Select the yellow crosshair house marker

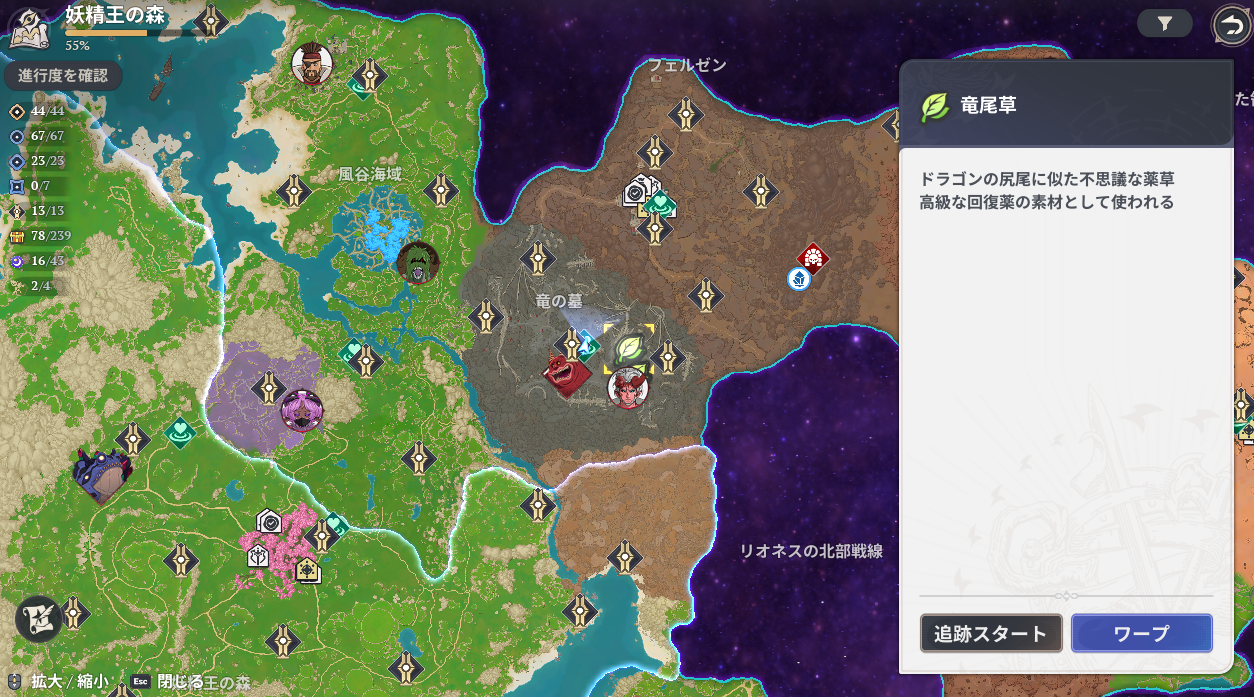(307, 570)
